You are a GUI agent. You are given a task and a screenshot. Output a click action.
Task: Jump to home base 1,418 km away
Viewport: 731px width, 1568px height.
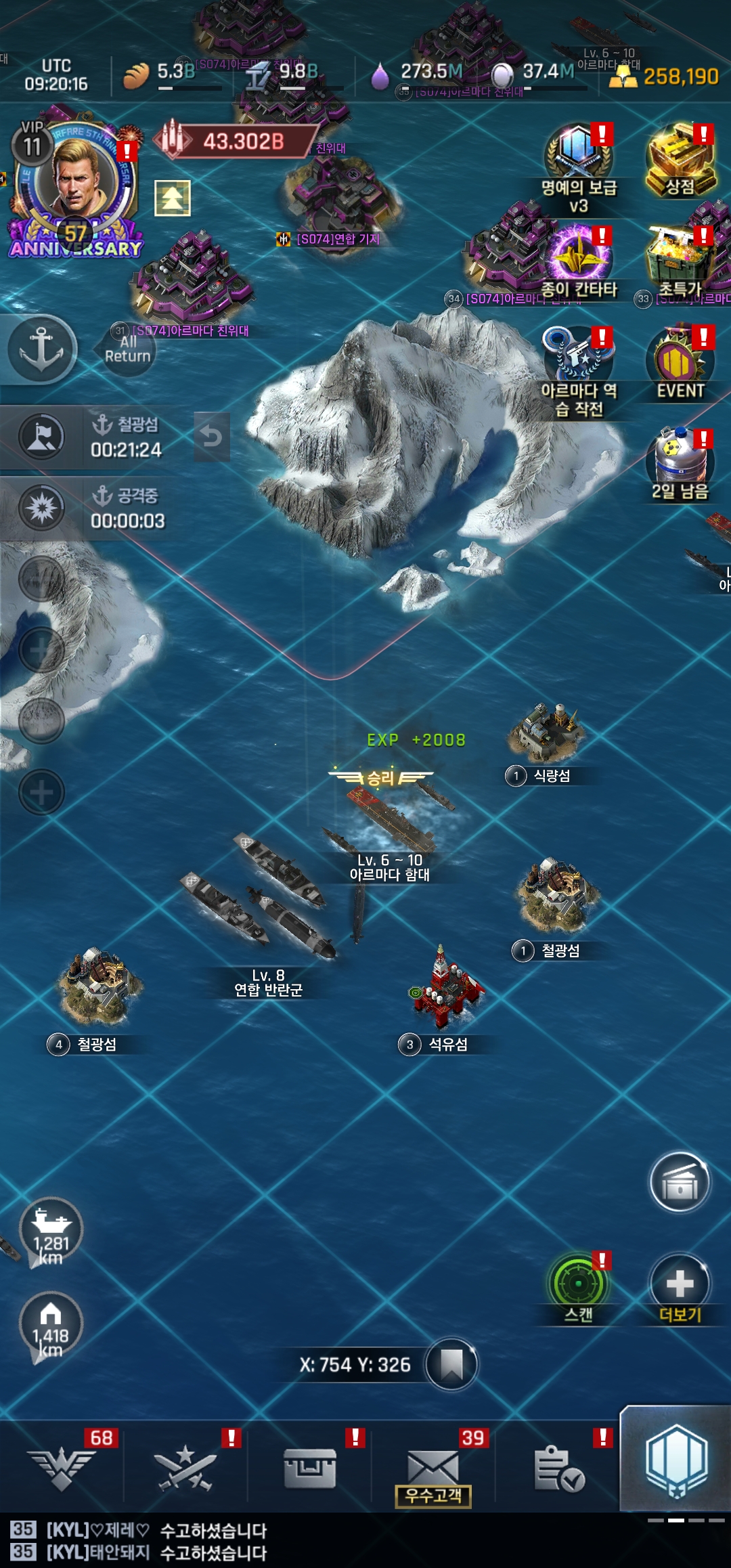point(51,1324)
